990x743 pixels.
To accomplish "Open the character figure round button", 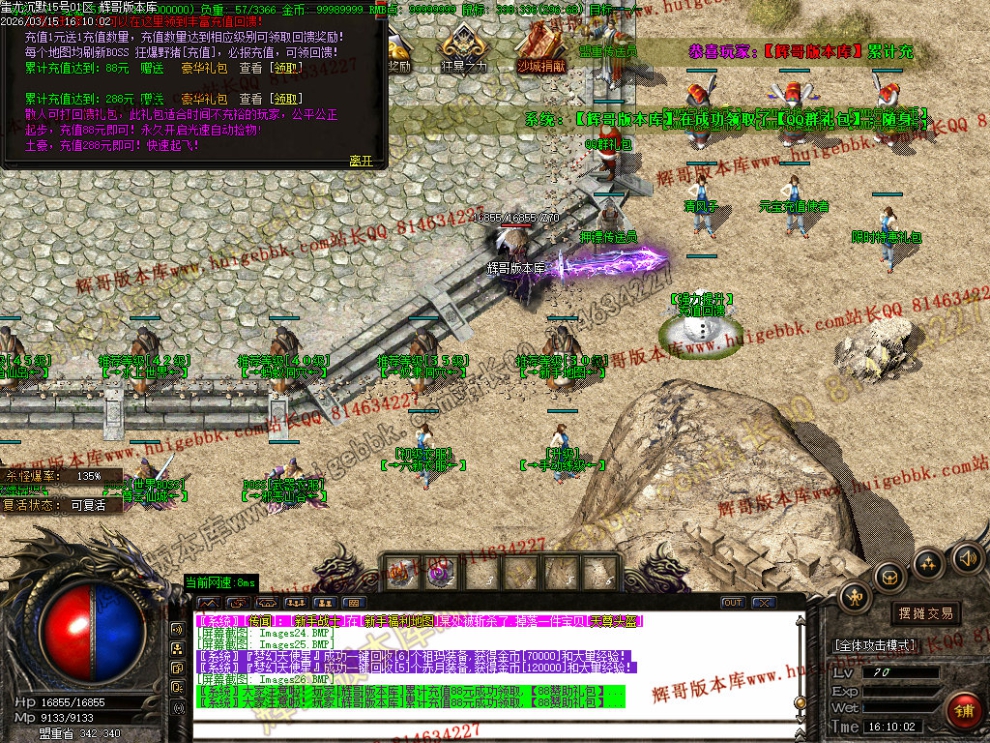I will (855, 598).
